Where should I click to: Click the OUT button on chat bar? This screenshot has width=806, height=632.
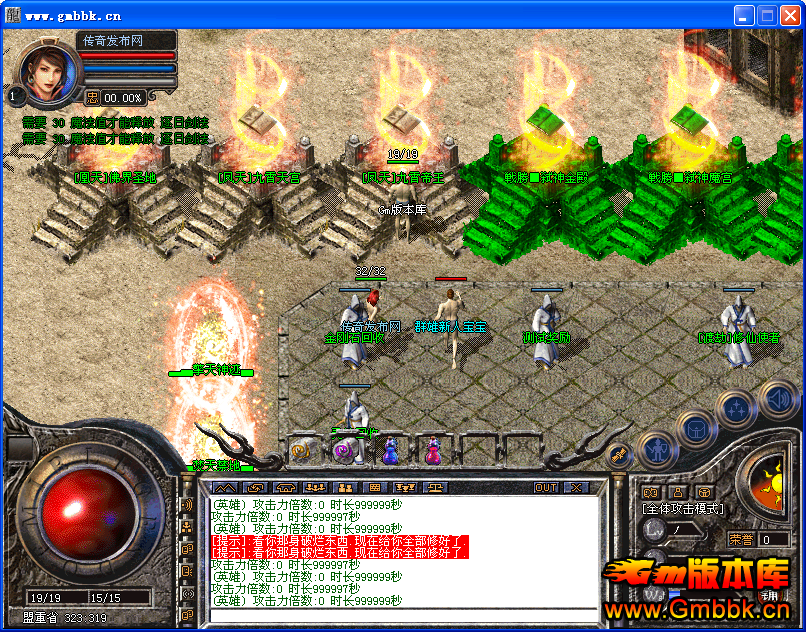click(x=545, y=488)
